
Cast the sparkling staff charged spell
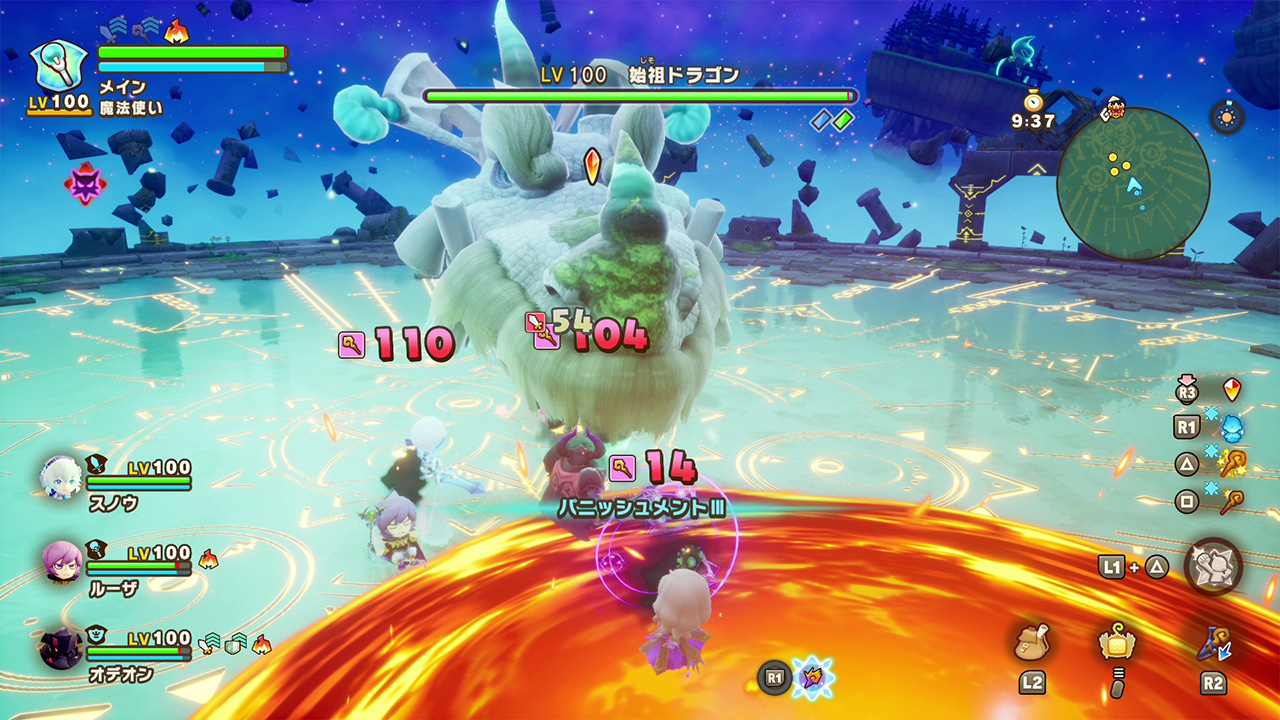tap(1231, 464)
